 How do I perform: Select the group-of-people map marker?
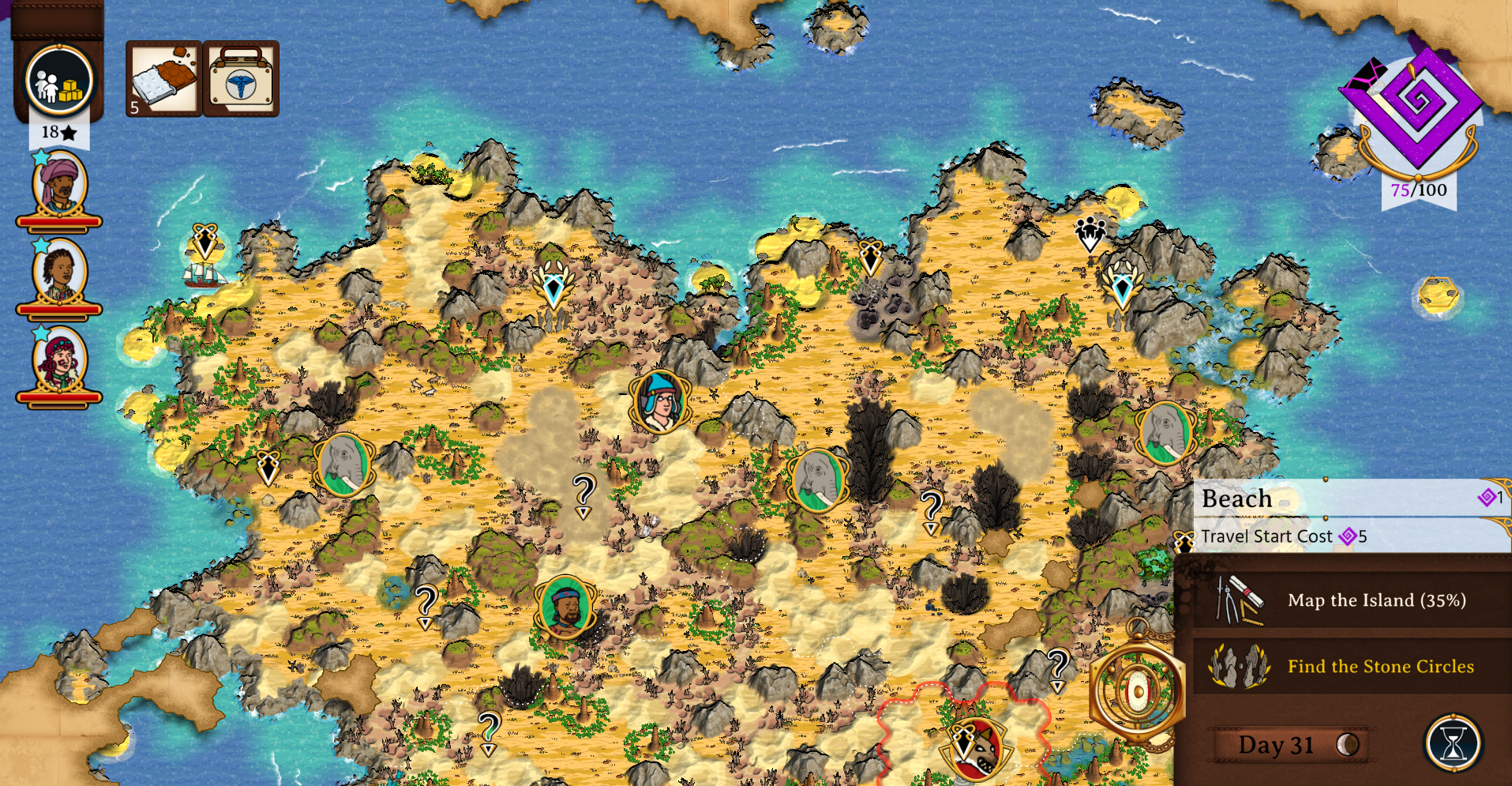click(1090, 232)
